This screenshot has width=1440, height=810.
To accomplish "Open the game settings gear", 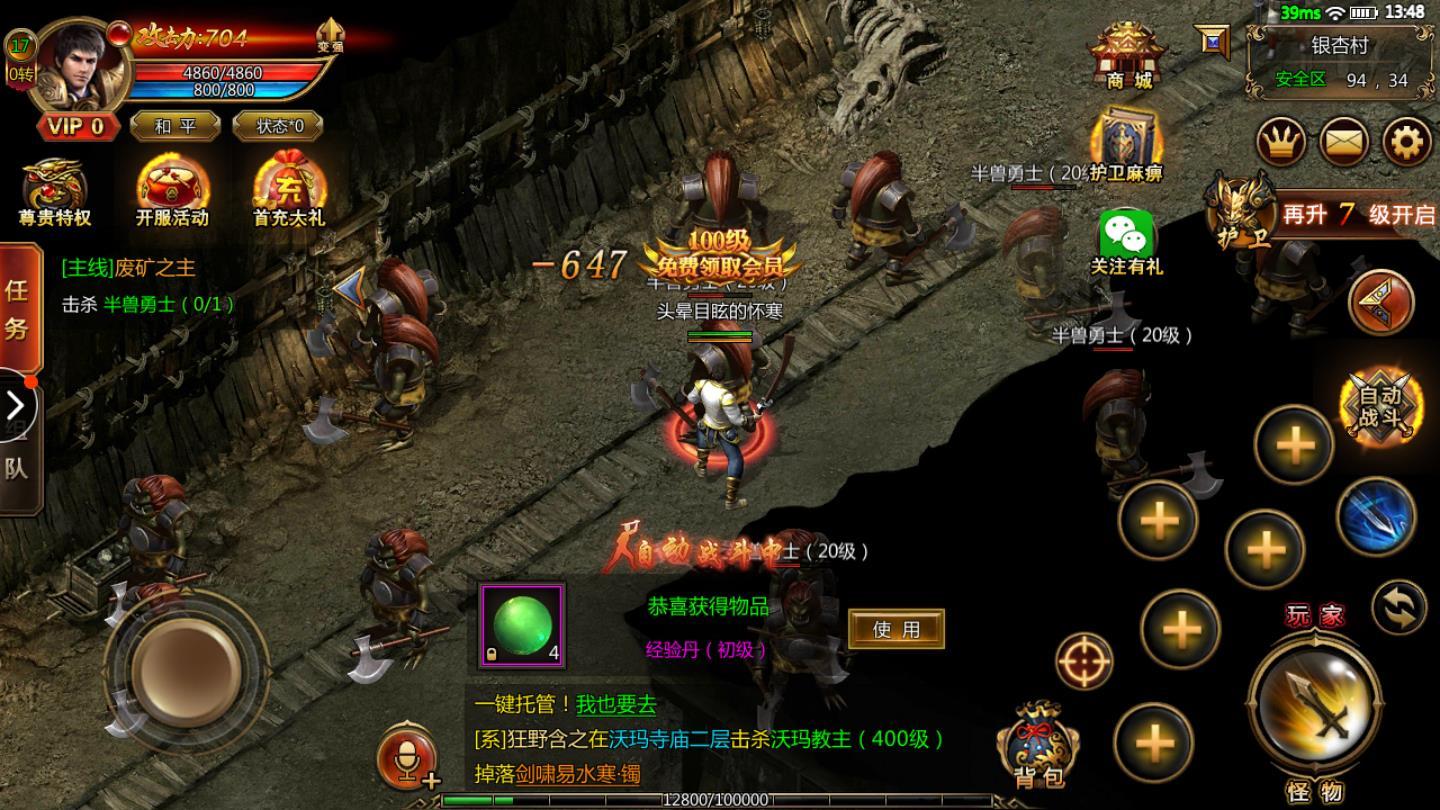I will 1406,142.
